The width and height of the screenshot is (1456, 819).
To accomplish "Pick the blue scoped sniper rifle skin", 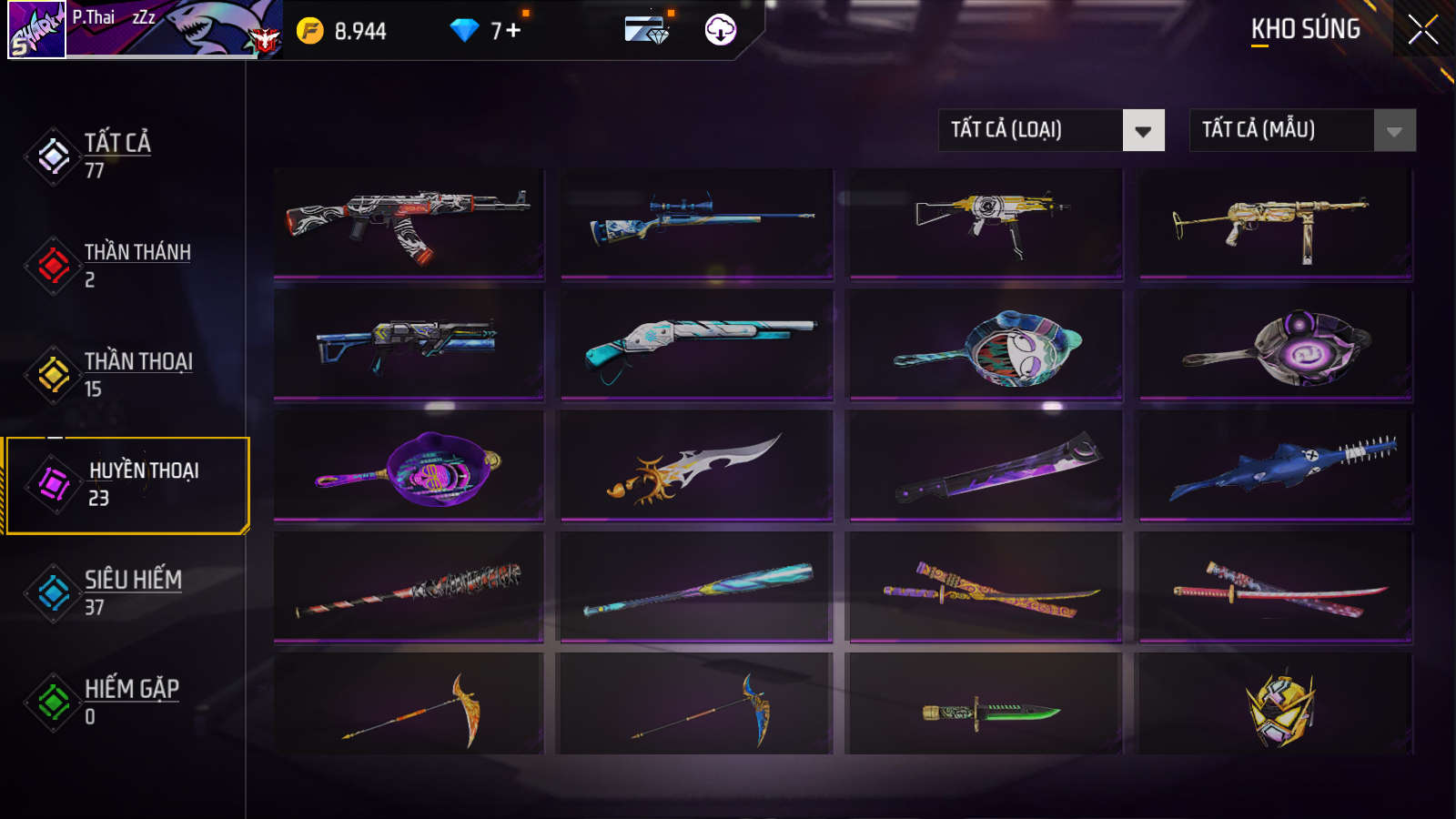I will [x=697, y=223].
